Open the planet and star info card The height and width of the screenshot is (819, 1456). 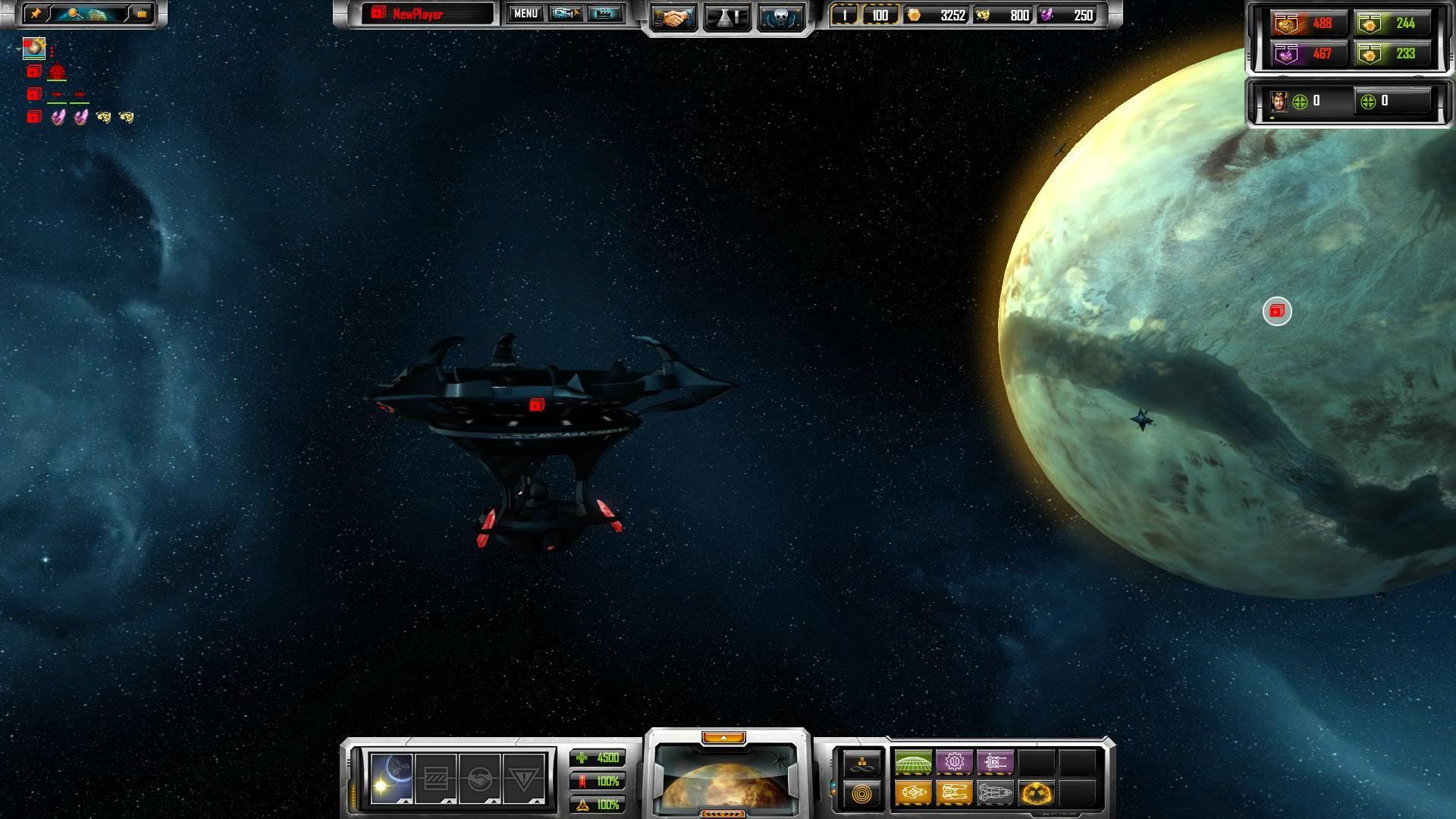pos(391,779)
